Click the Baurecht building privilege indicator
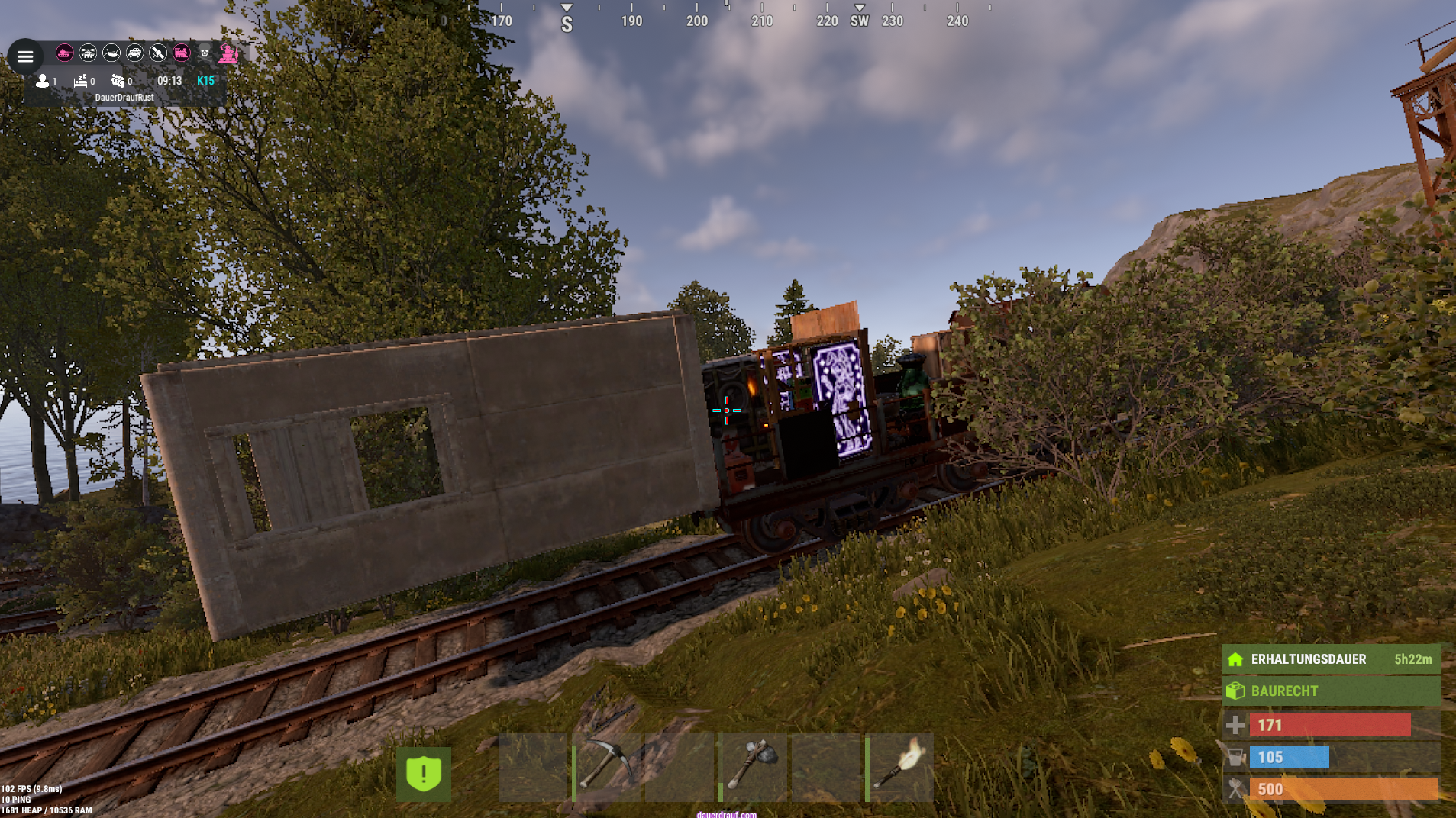Screen dimensions: 1456x818 pyautogui.click(x=1331, y=691)
